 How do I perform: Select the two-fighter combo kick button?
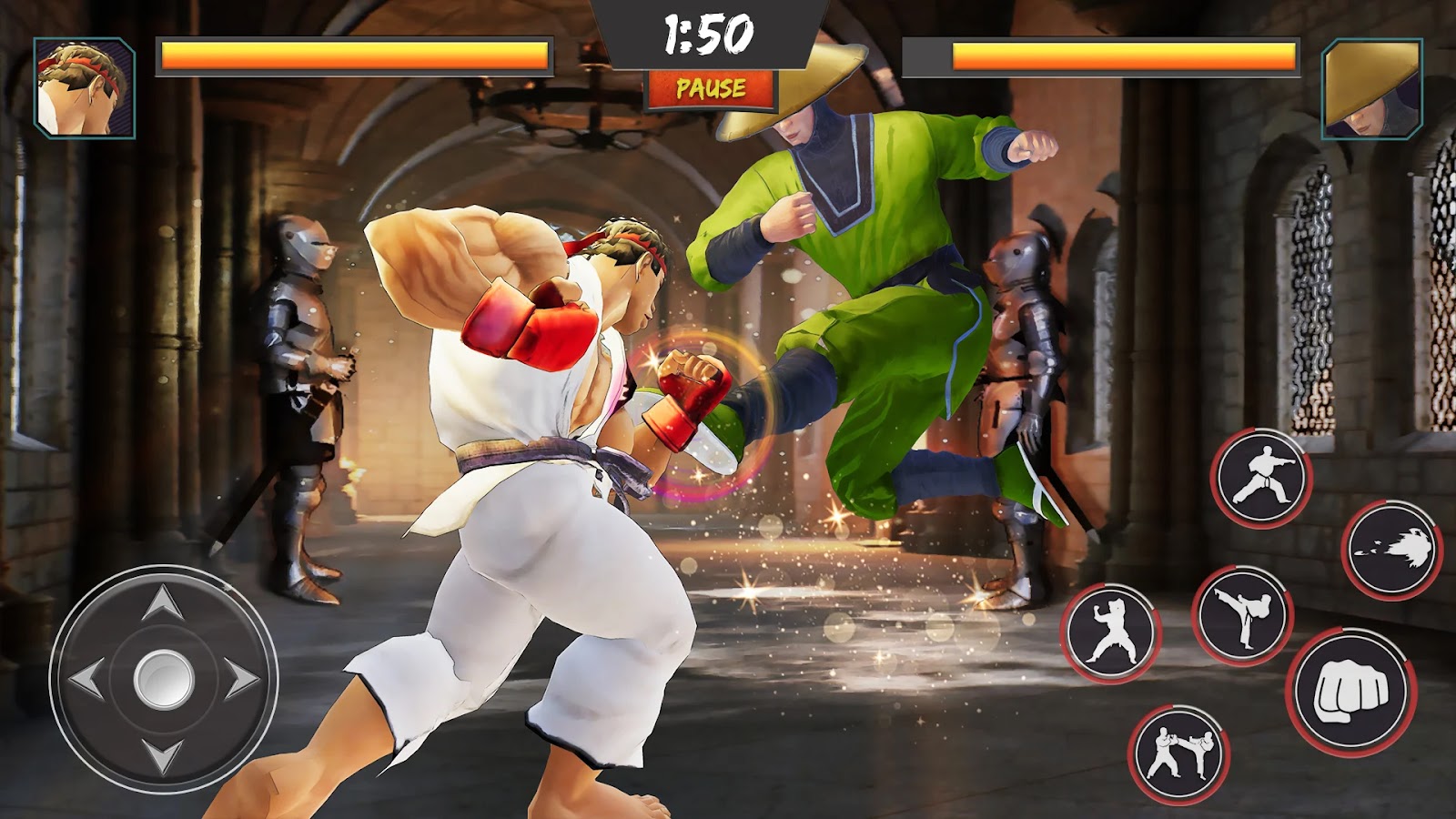[1179, 753]
